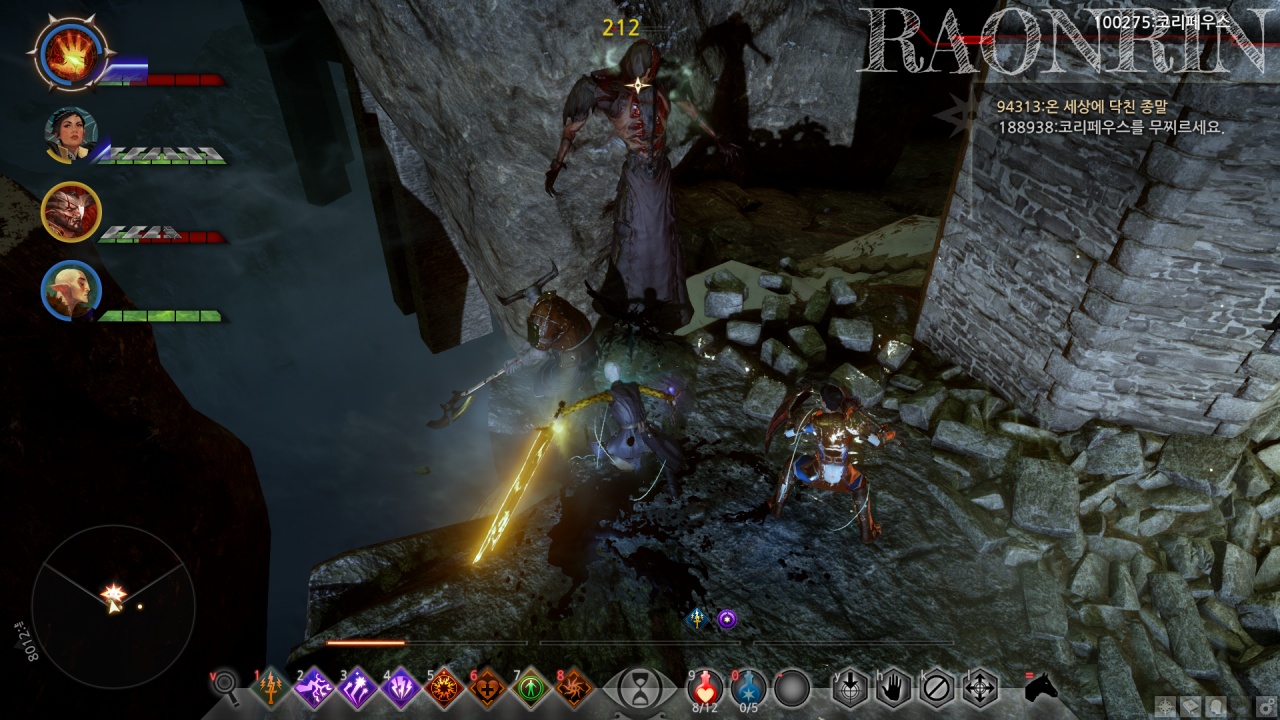Select the horned Iron Bull portrait

70,211
